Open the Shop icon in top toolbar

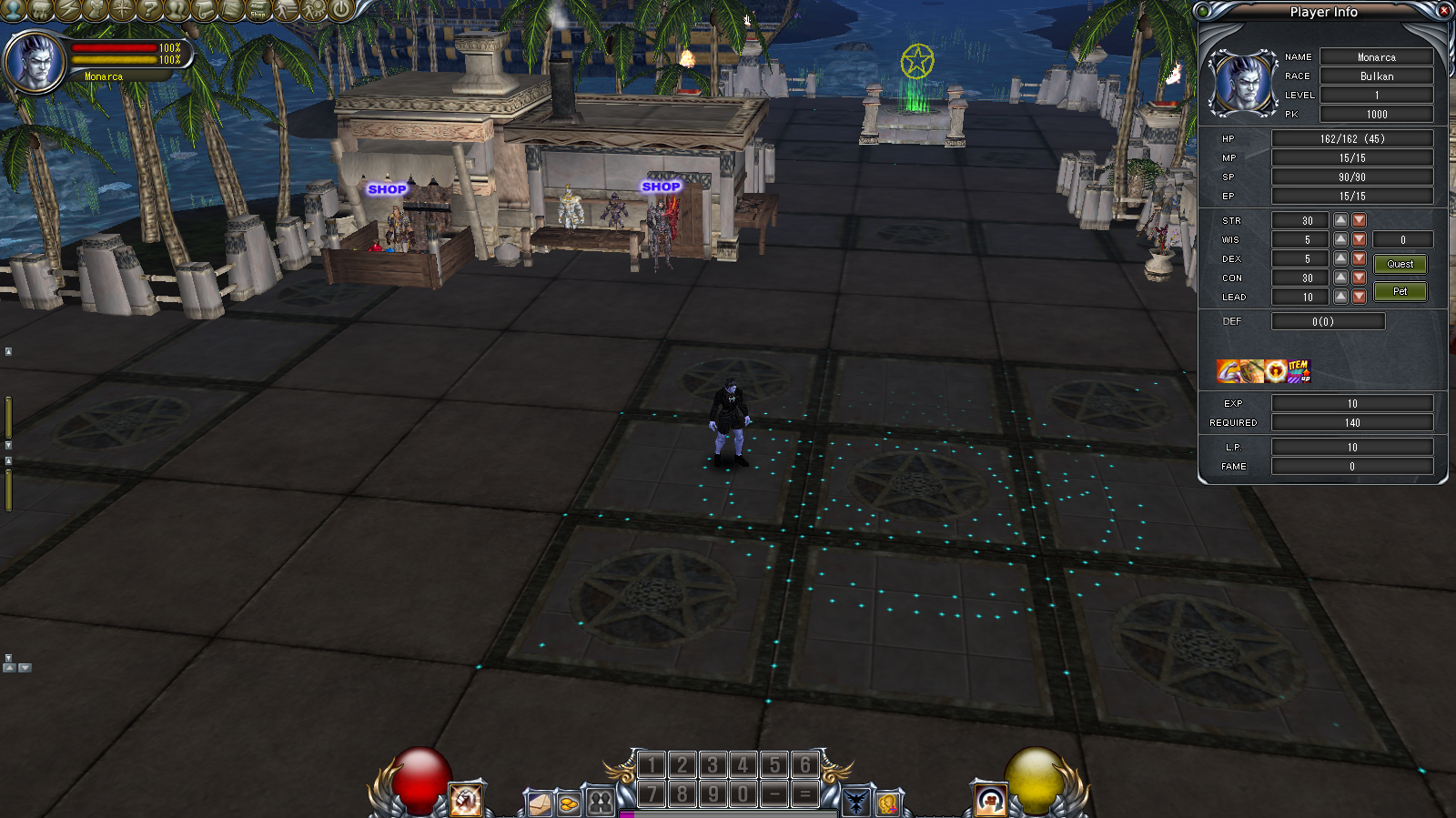pyautogui.click(x=258, y=10)
